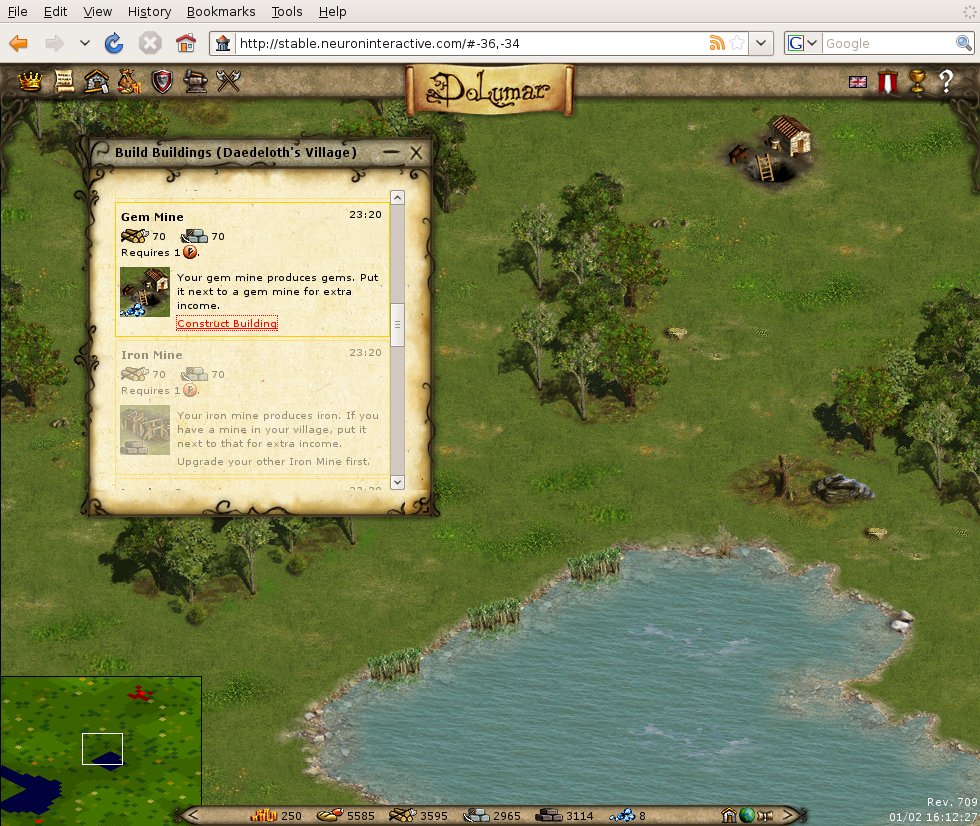Open the globe world map icon

[x=746, y=815]
